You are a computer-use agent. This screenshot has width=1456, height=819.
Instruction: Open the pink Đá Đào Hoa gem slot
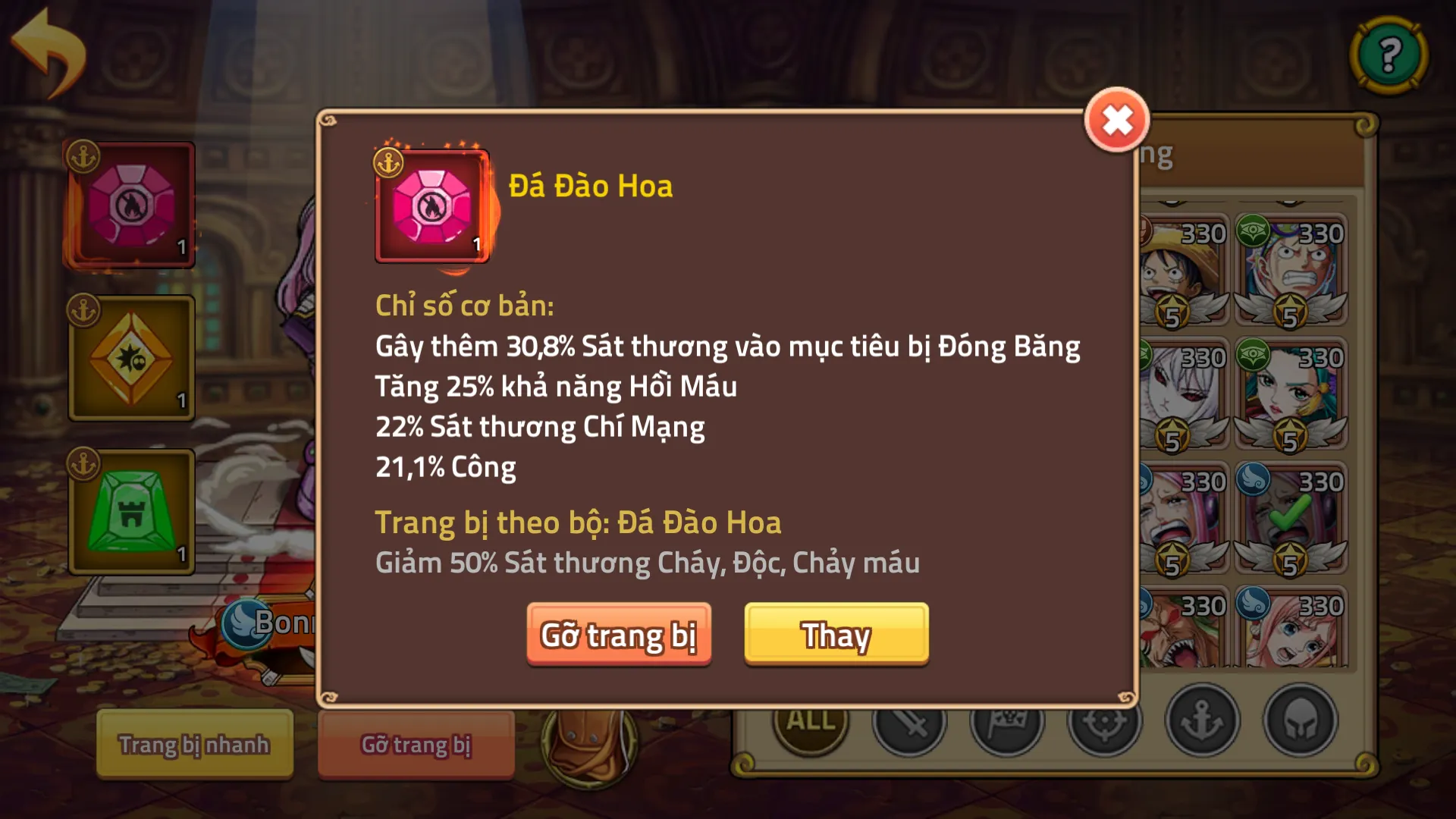(129, 203)
